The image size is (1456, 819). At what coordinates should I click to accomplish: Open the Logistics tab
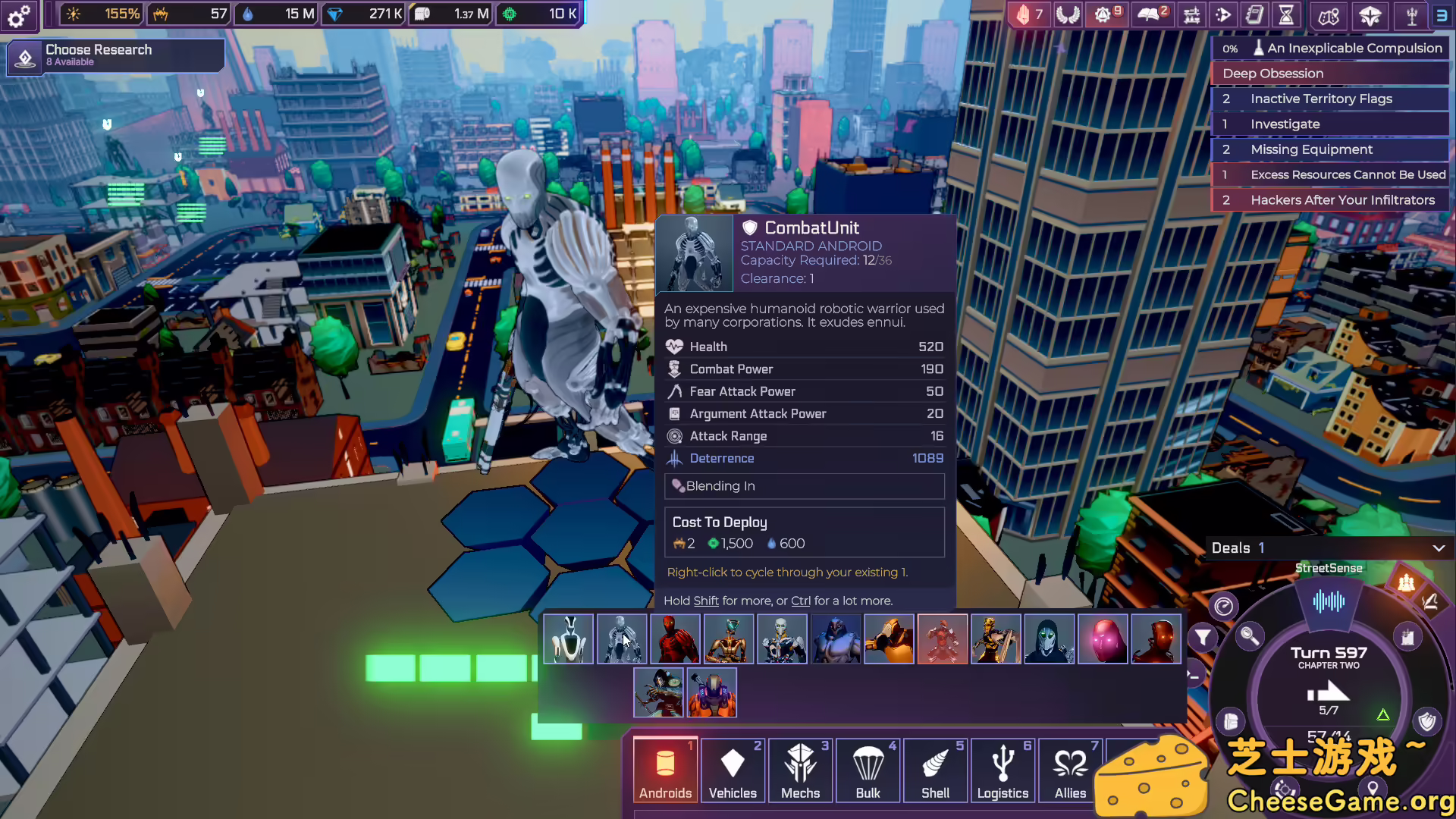[x=1003, y=770]
